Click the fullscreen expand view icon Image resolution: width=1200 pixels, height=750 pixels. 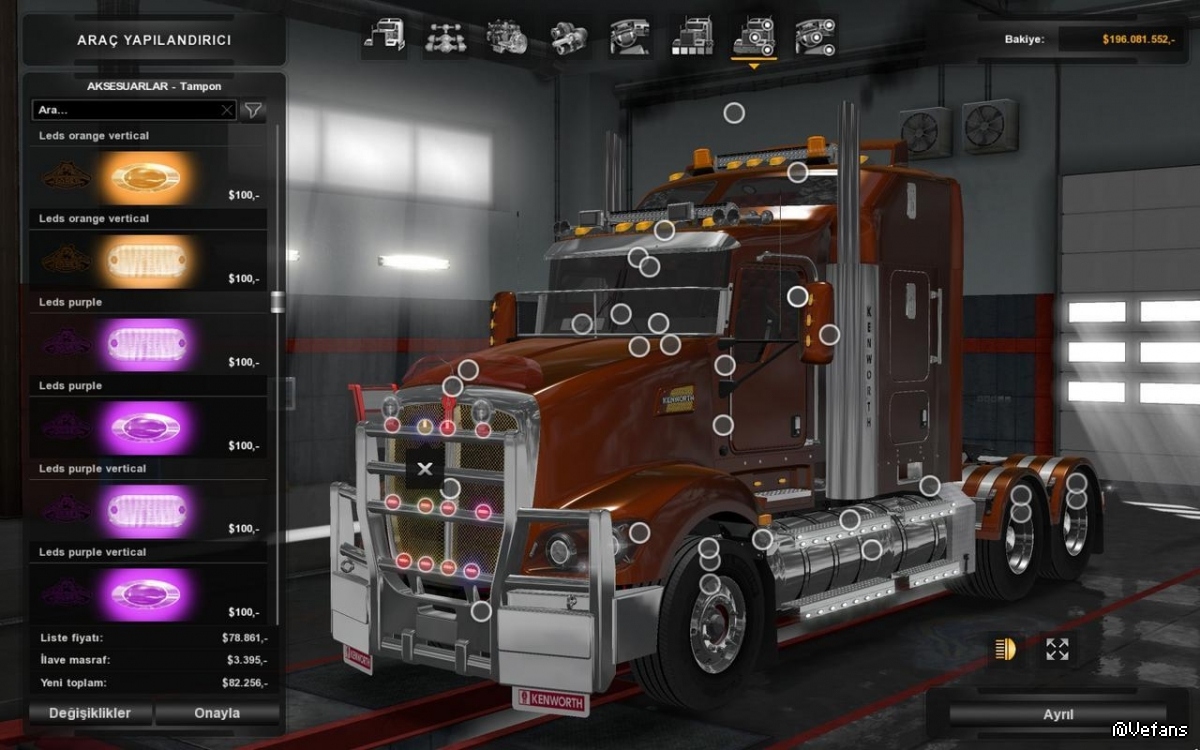1057,649
